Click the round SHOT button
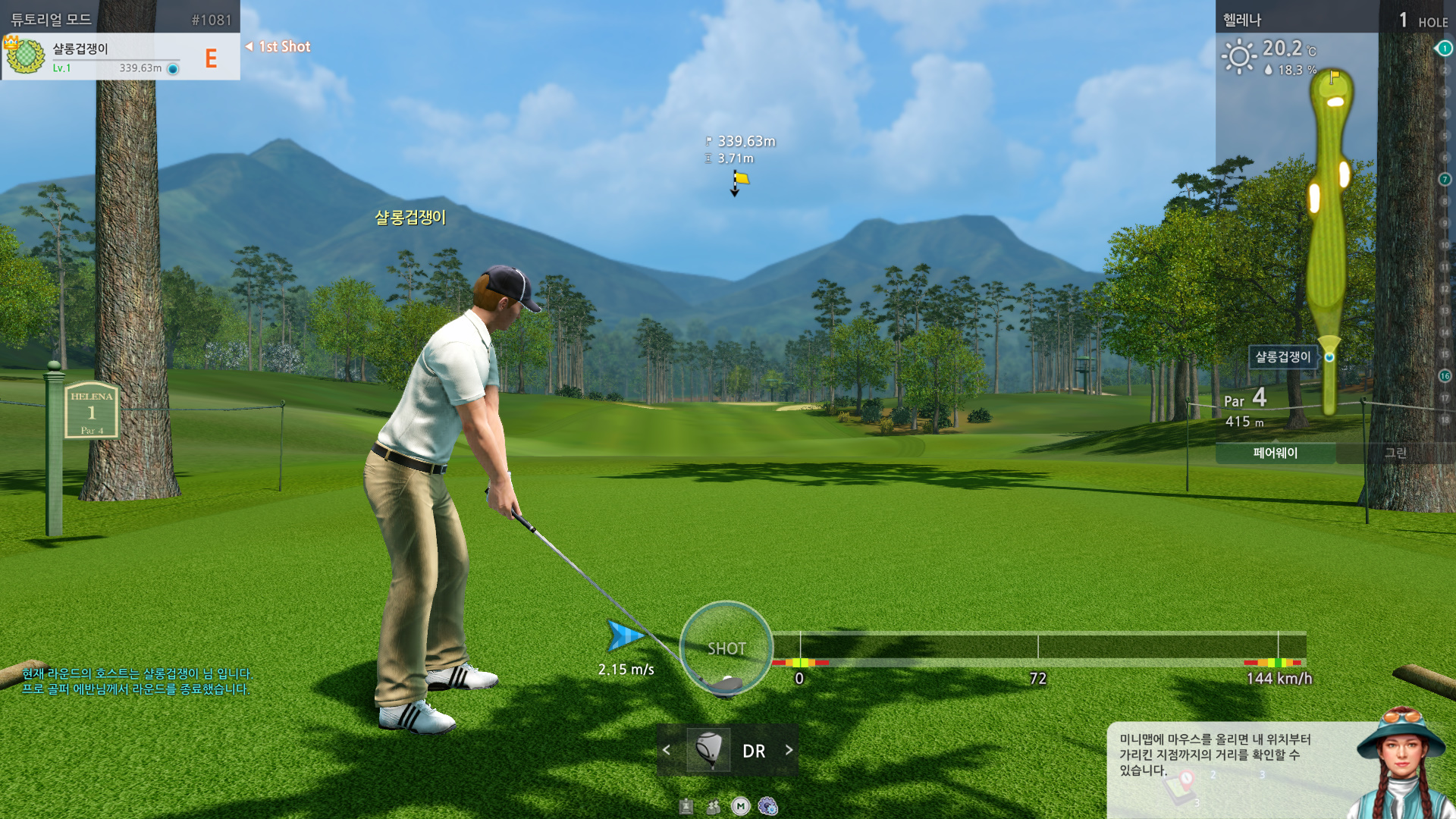This screenshot has width=1456, height=819. click(x=726, y=648)
